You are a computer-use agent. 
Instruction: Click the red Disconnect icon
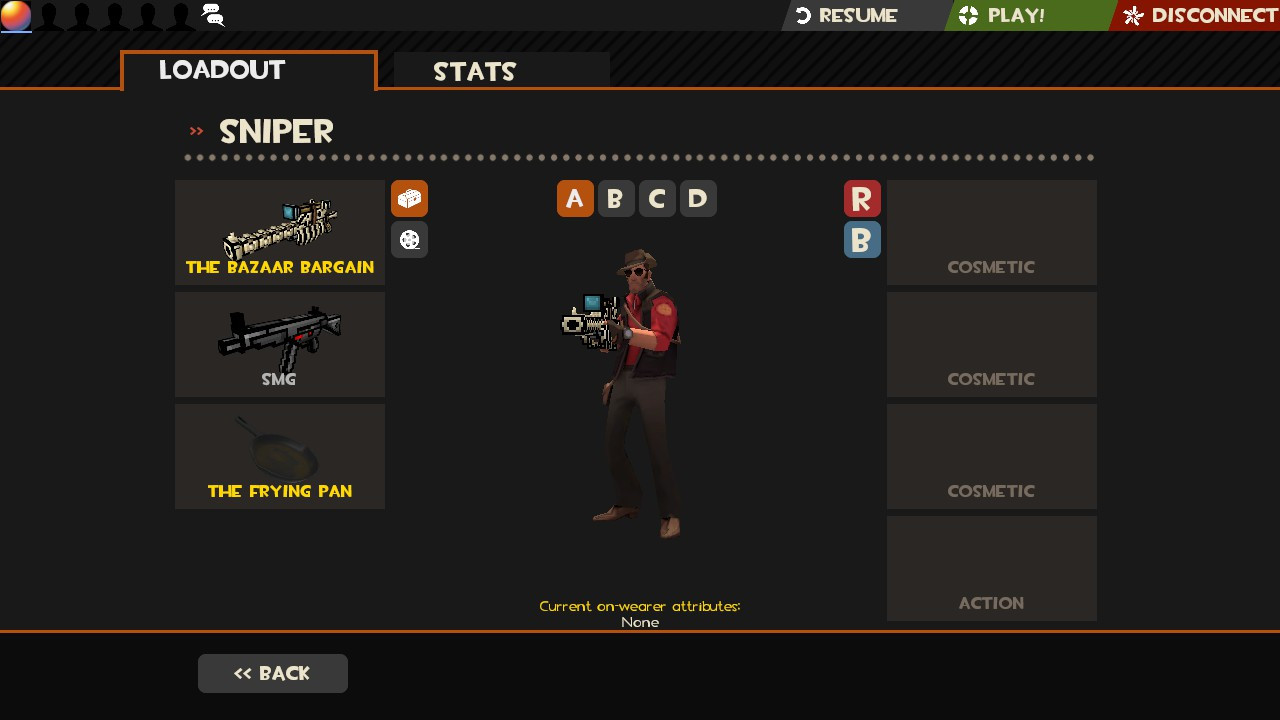[1131, 15]
